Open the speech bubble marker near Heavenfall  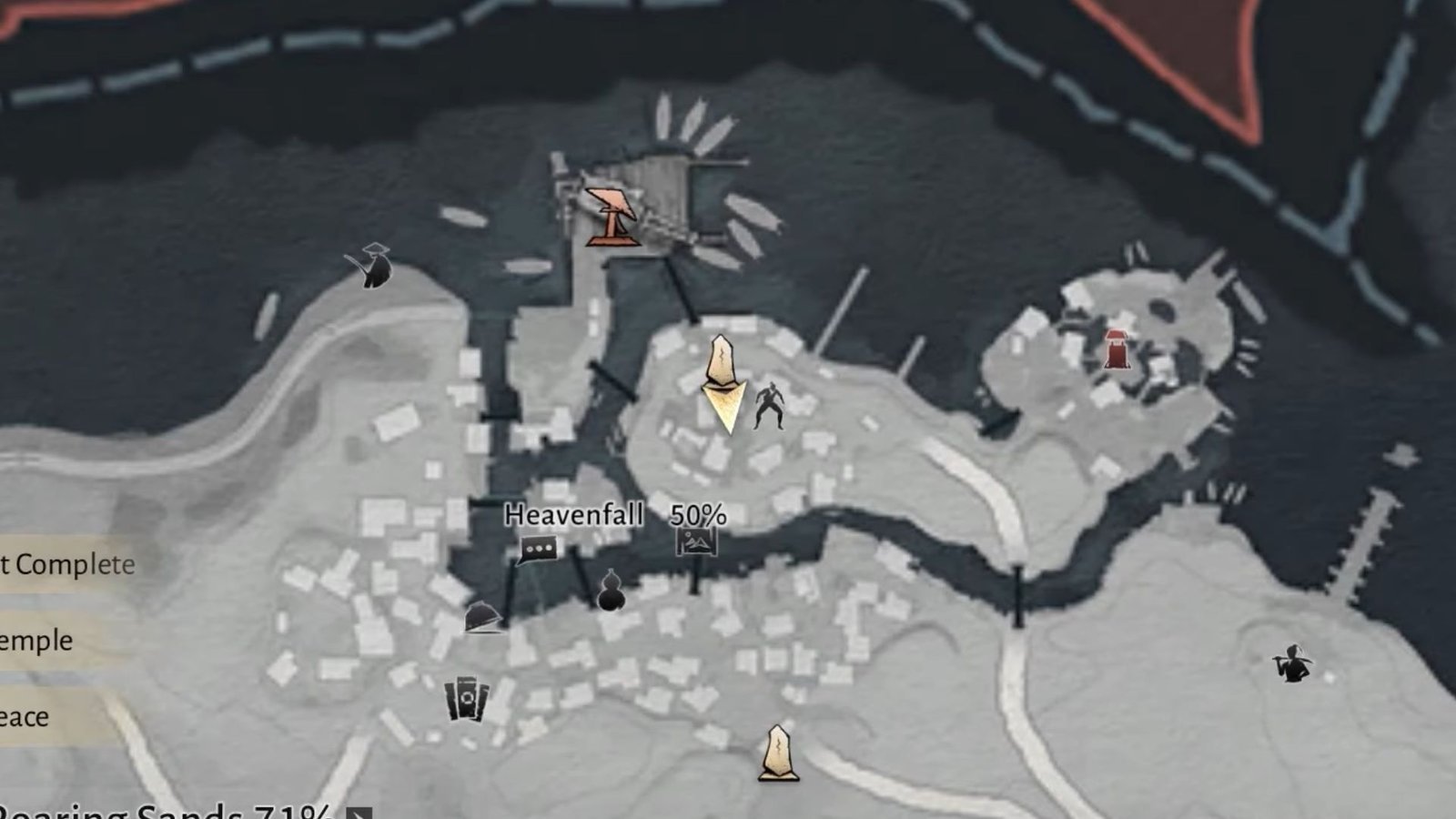(x=538, y=550)
